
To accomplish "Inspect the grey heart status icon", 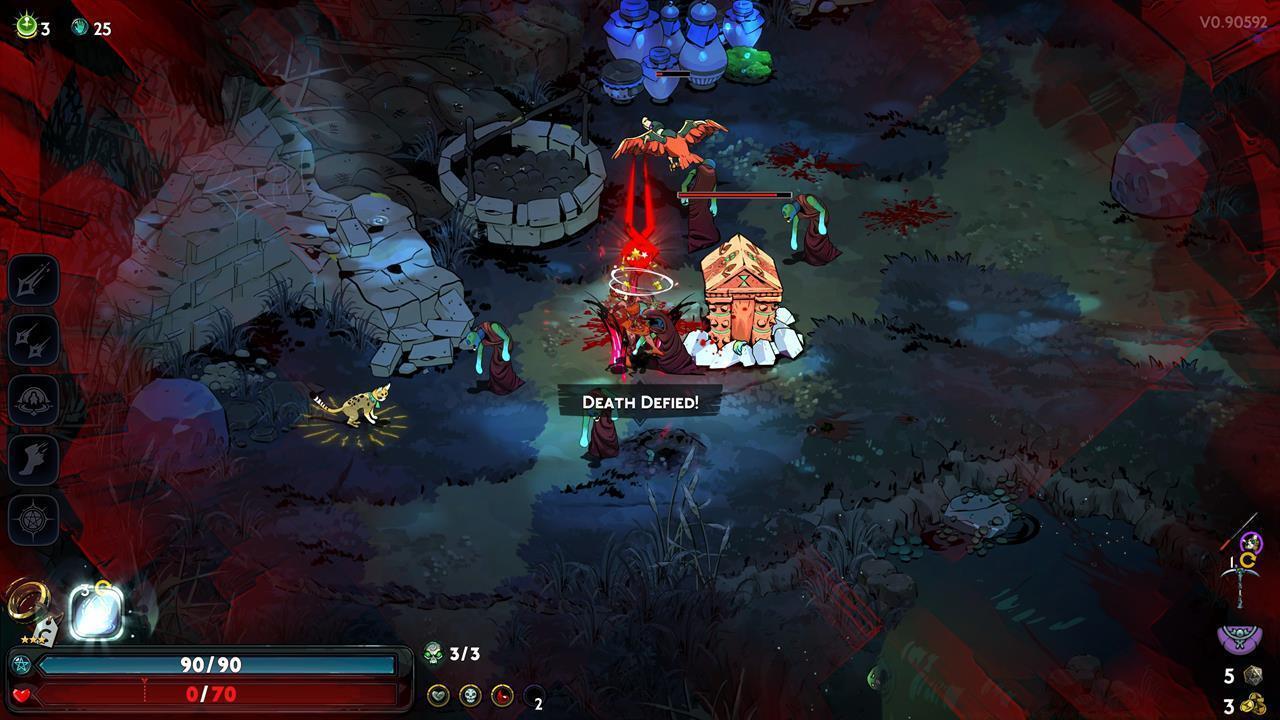I will [x=438, y=695].
